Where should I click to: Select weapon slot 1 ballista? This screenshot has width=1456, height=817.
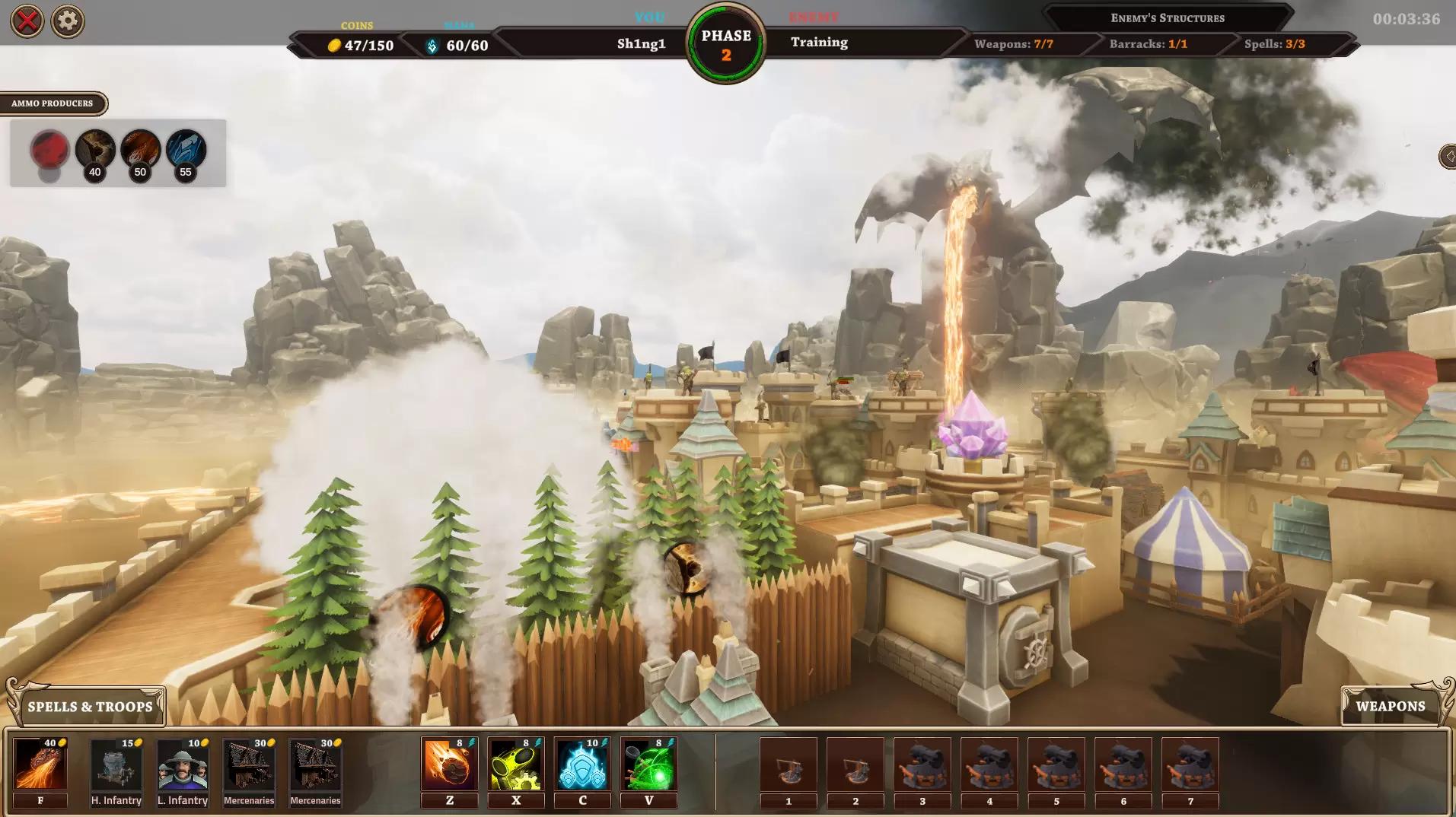click(789, 765)
